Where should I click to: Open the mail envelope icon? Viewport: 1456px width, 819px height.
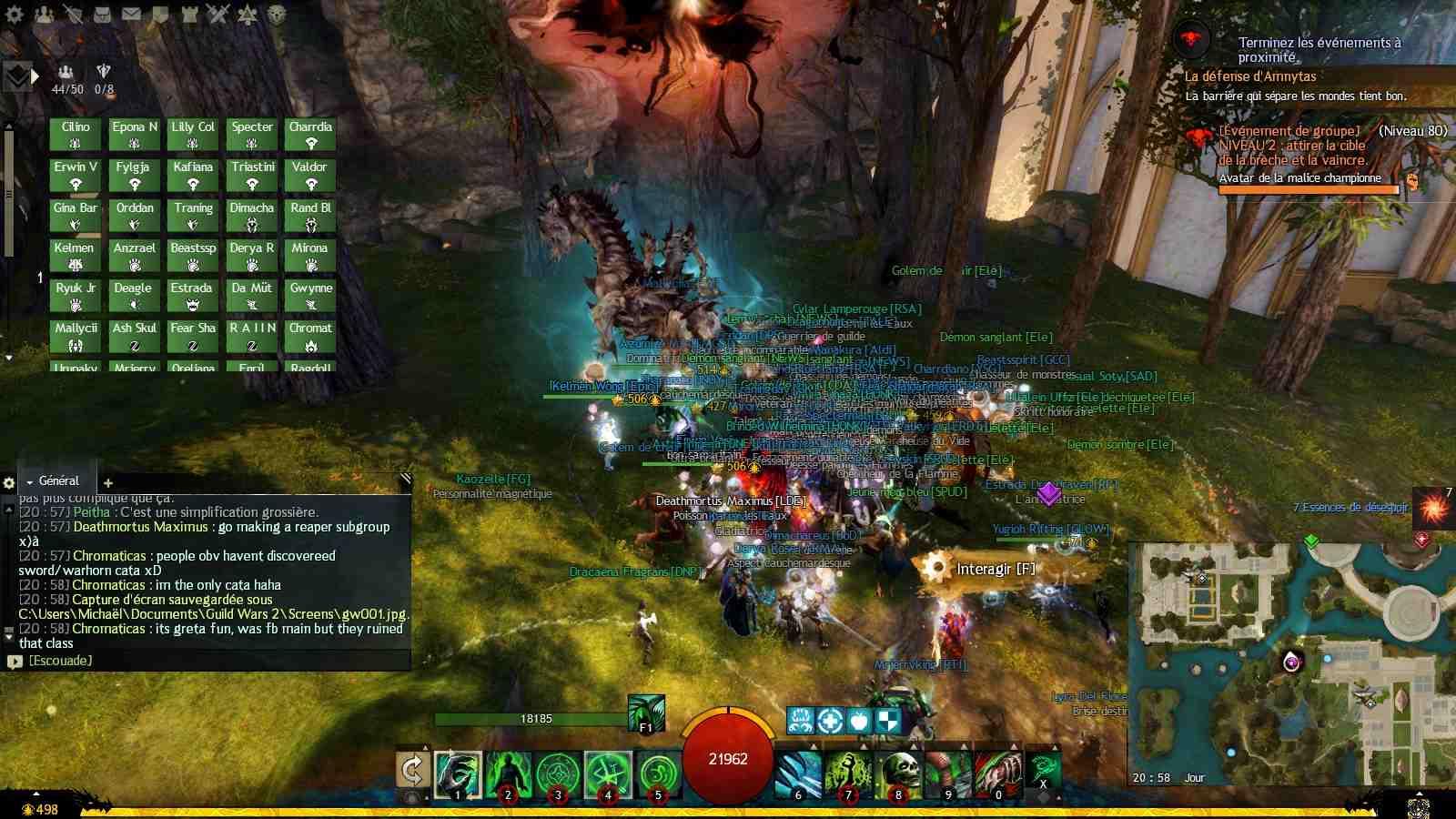[131, 13]
